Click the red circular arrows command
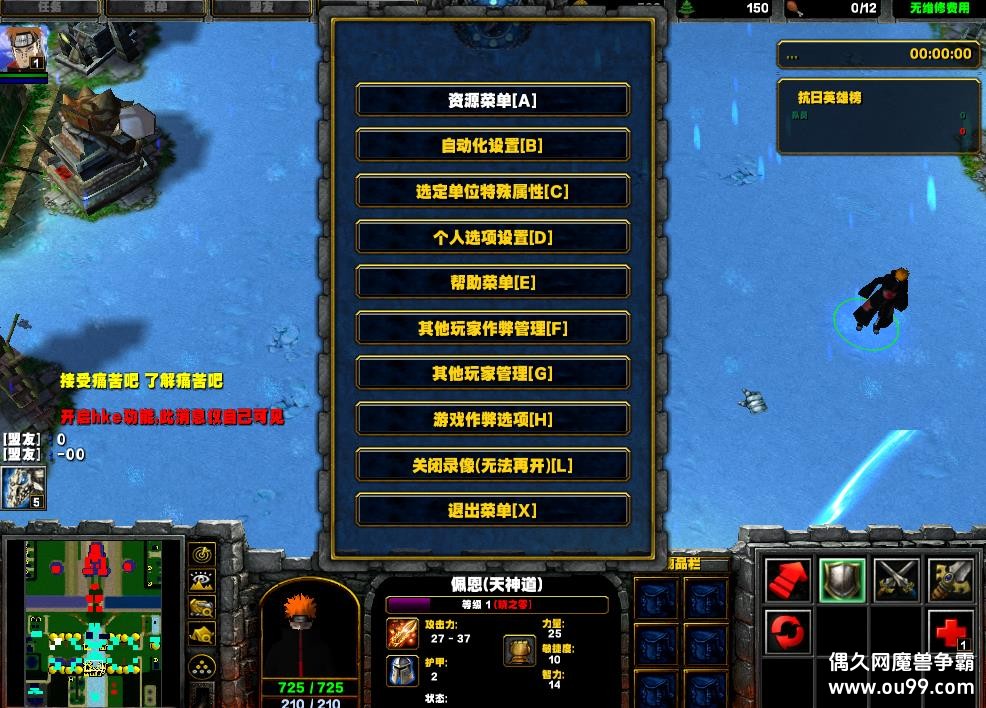This screenshot has width=986, height=708. pos(787,633)
